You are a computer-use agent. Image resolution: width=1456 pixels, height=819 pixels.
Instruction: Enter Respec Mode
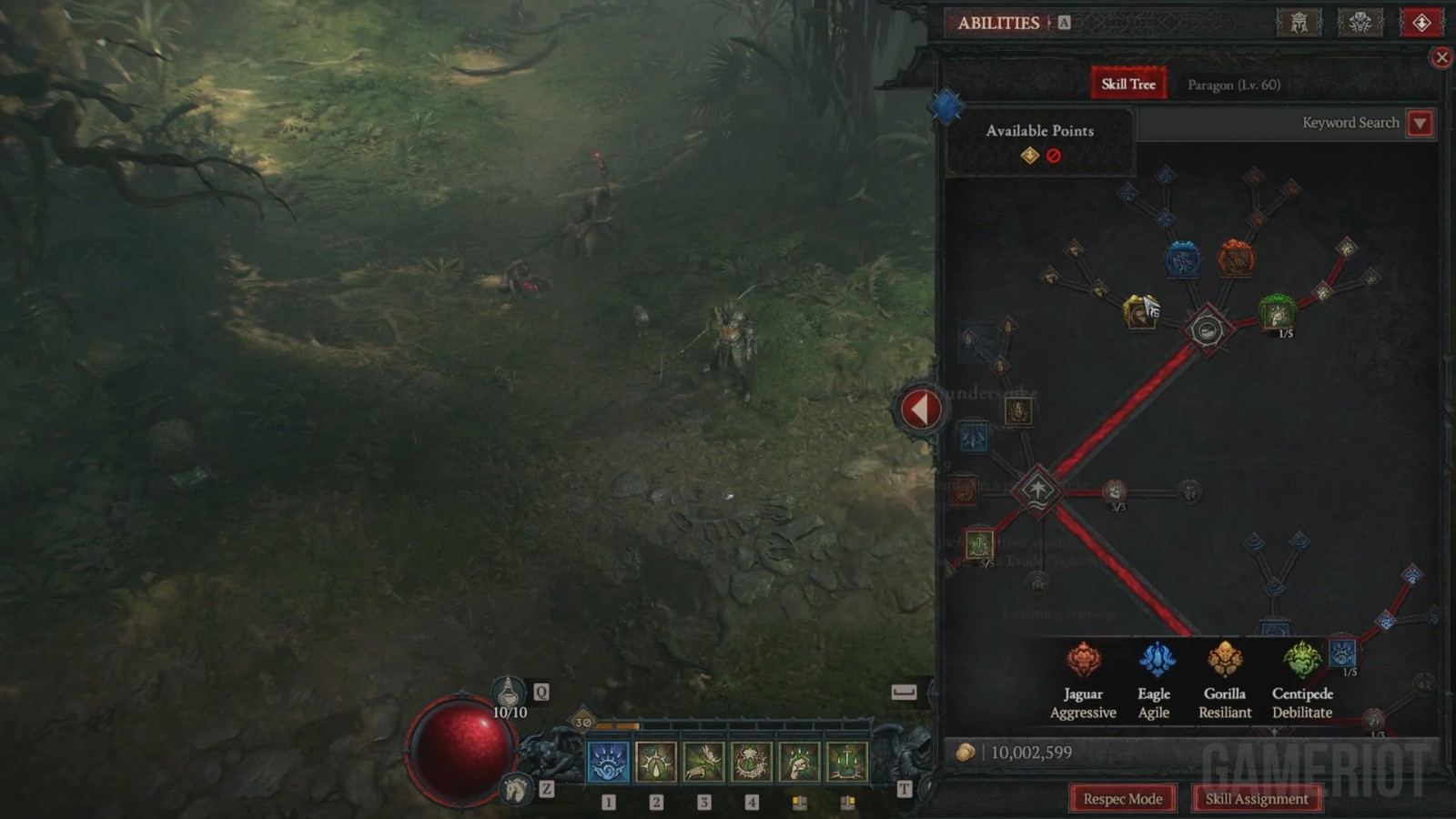point(1122,799)
